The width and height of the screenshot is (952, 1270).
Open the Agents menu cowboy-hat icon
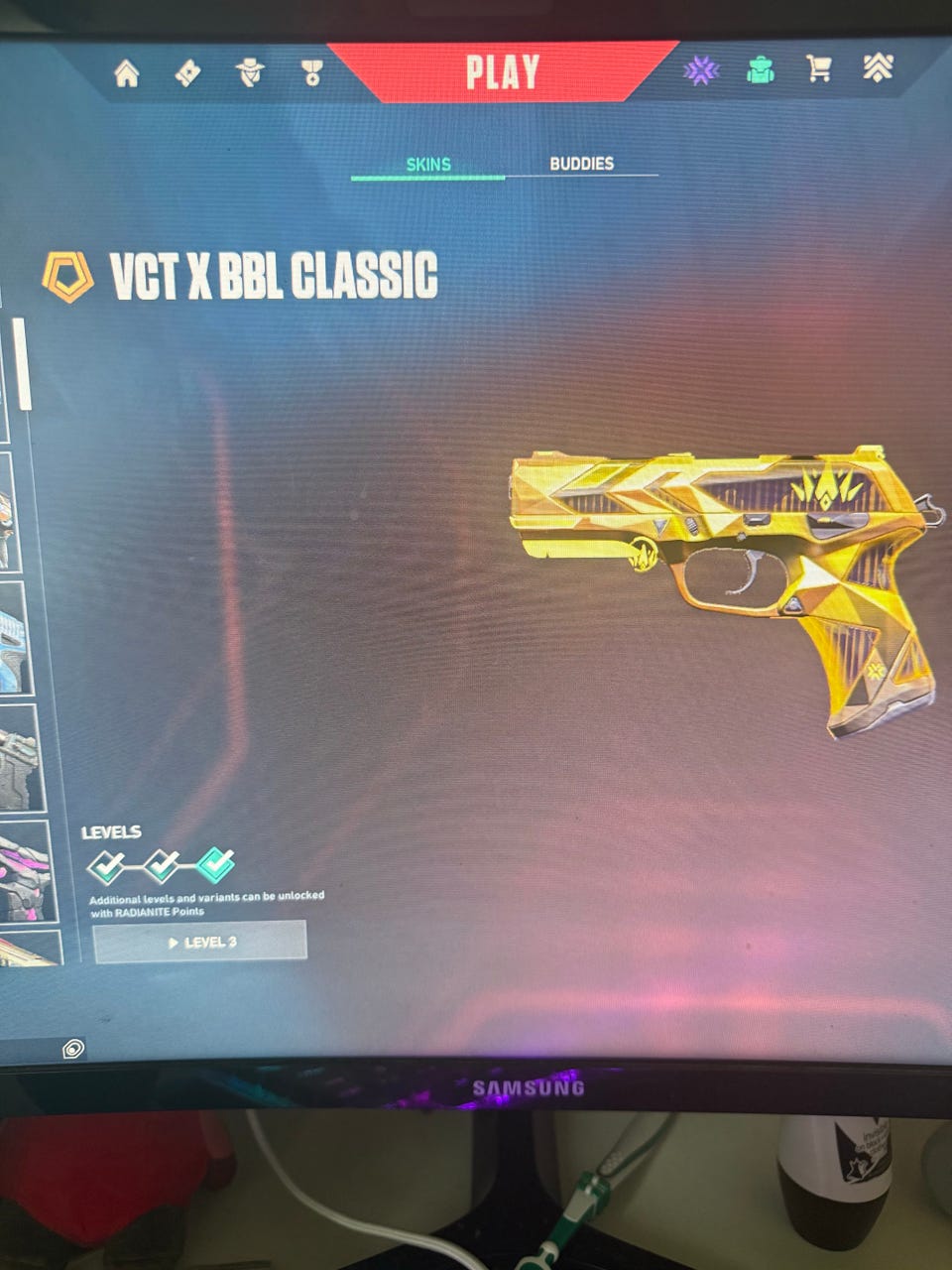(250, 71)
